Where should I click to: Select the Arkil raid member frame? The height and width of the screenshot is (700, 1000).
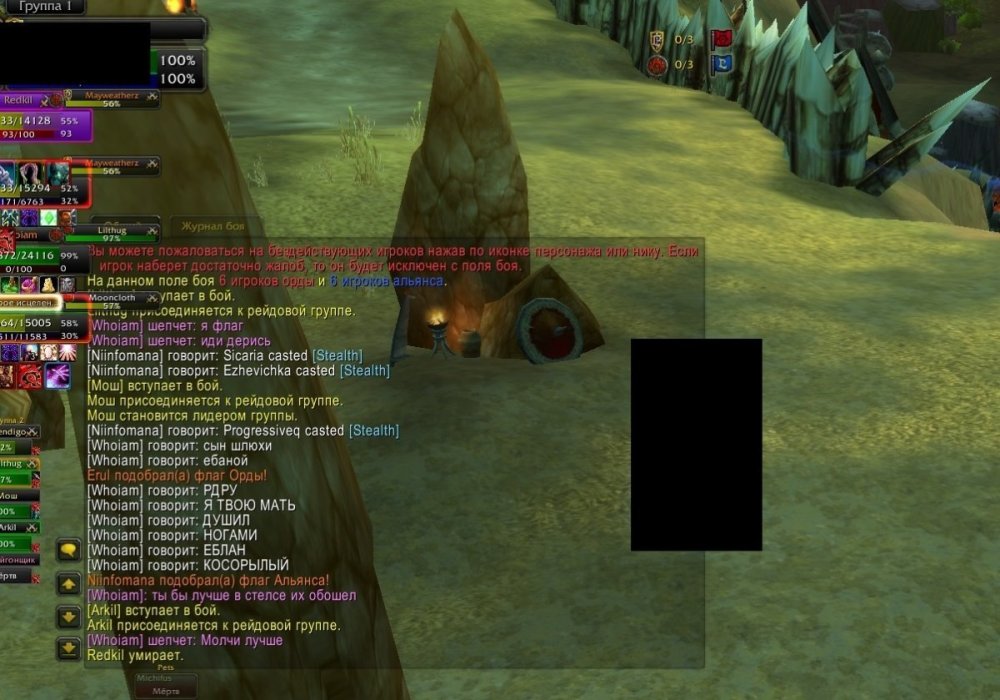20,528
